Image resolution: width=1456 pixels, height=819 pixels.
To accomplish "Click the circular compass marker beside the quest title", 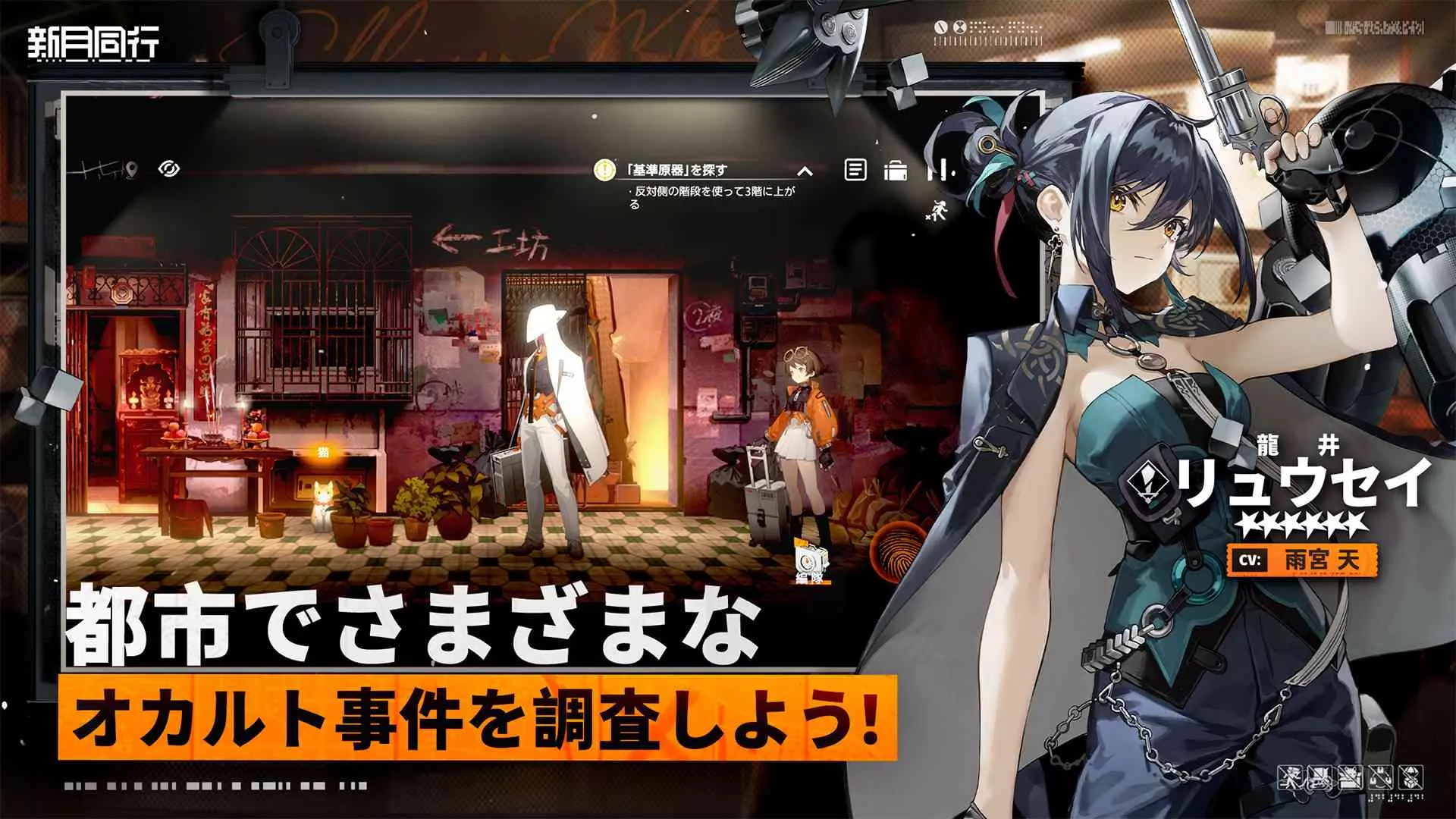I will [x=604, y=170].
